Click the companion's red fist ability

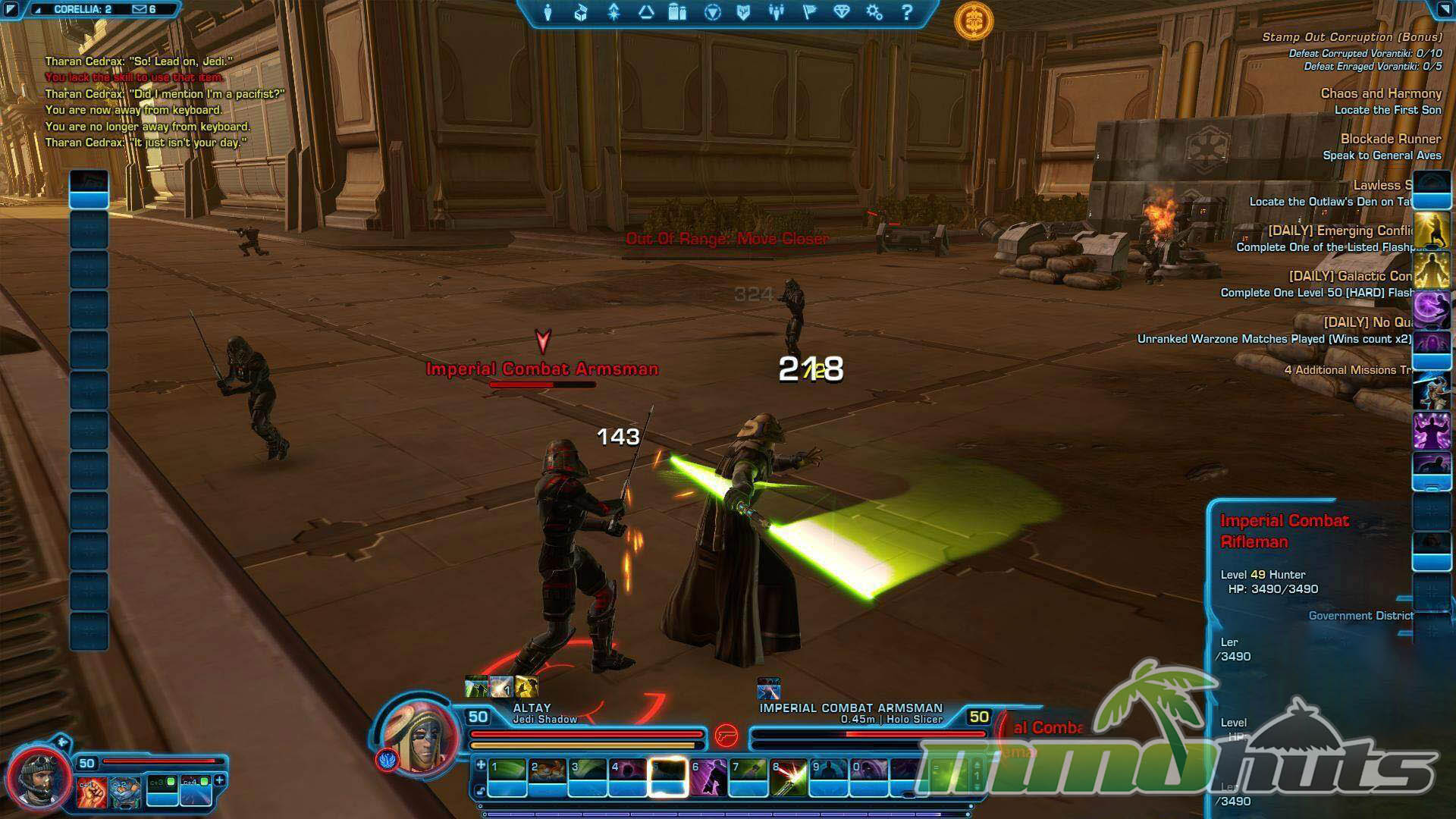(x=92, y=792)
